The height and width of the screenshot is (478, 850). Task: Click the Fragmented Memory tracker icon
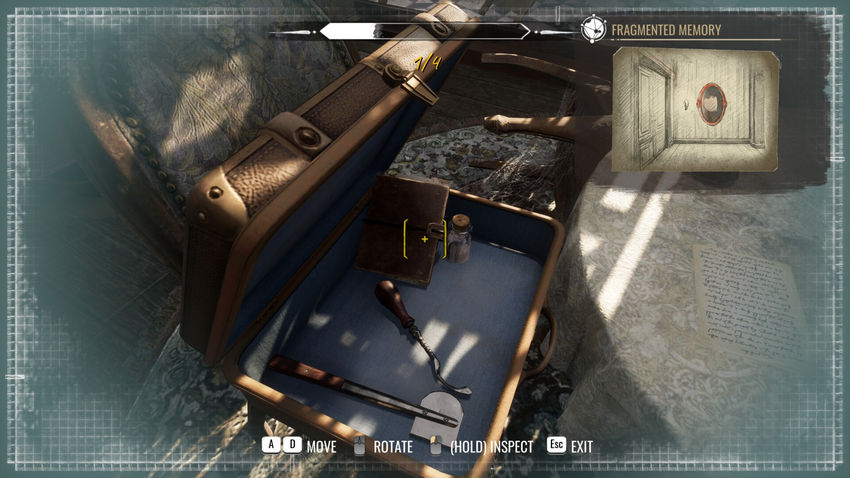(x=593, y=29)
